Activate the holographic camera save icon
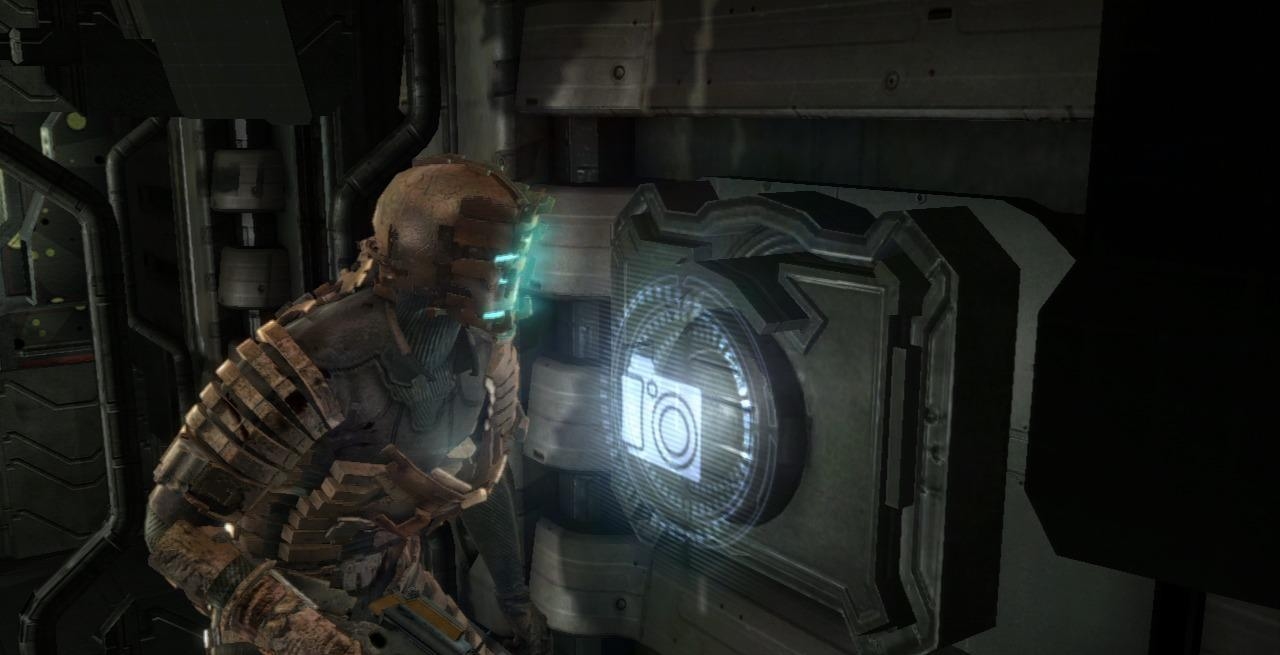 pos(662,419)
